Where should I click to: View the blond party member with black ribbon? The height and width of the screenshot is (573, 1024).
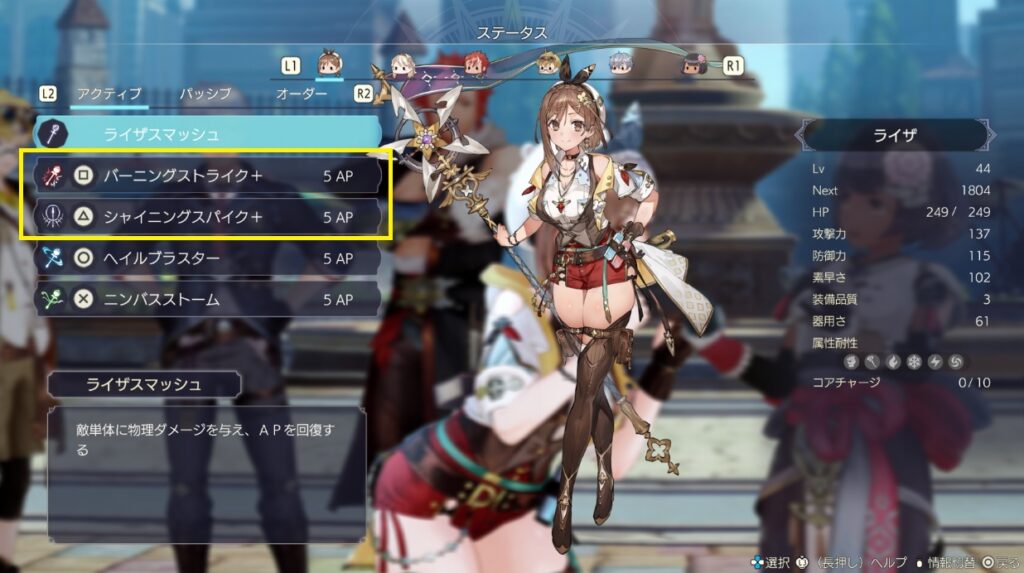pyautogui.click(x=548, y=65)
